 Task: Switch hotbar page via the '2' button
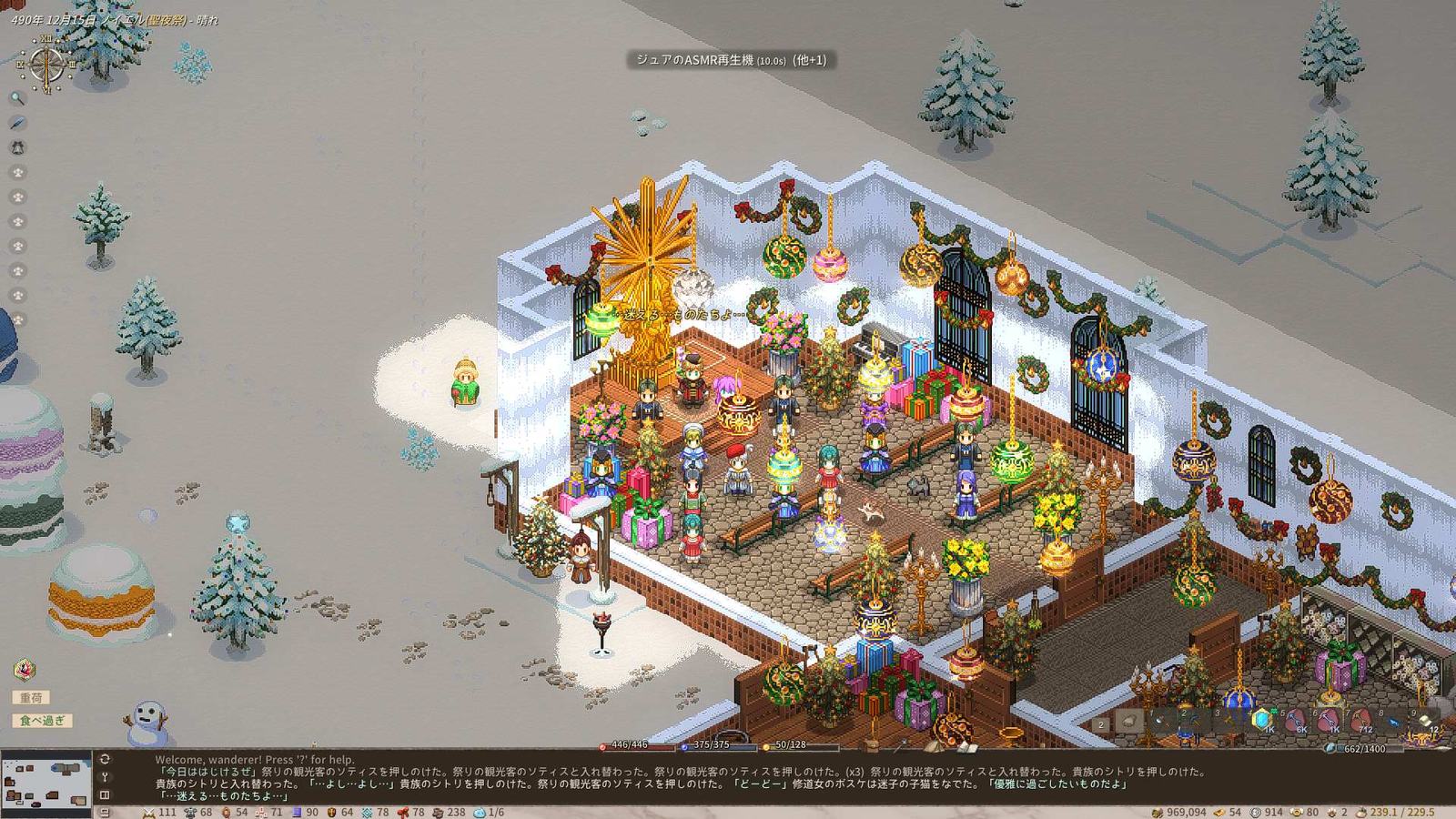[x=1102, y=724]
